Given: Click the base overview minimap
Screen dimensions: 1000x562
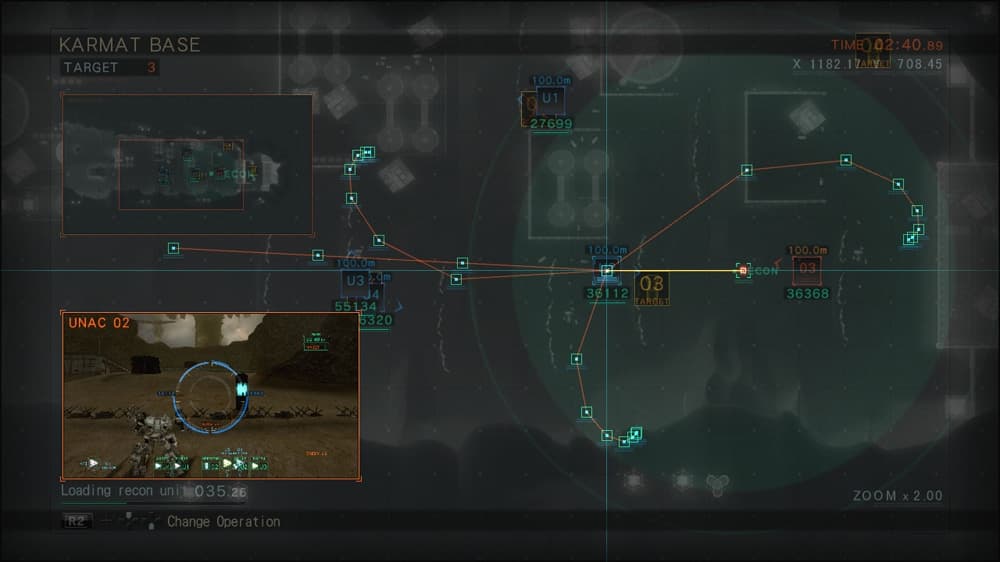Looking at the screenshot, I should [x=188, y=165].
